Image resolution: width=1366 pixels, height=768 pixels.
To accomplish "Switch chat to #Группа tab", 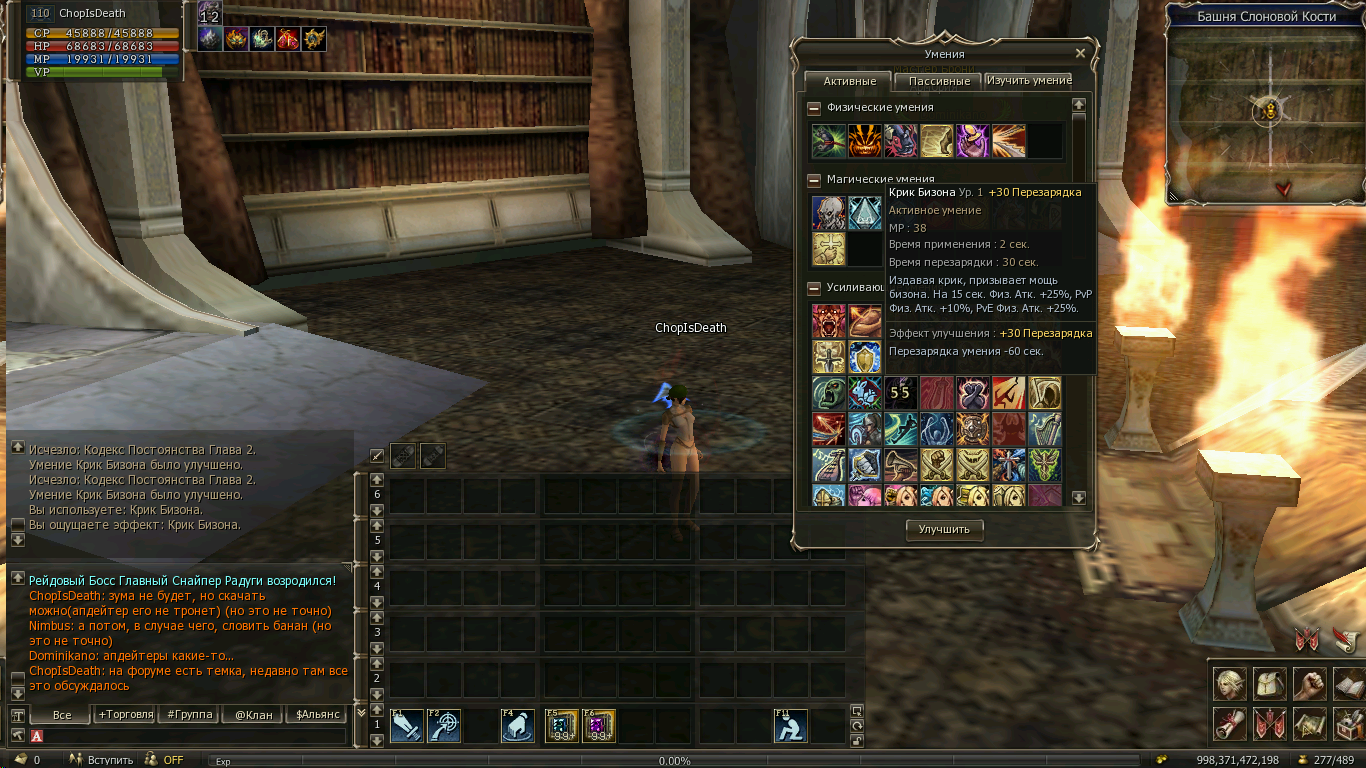I will coord(190,715).
